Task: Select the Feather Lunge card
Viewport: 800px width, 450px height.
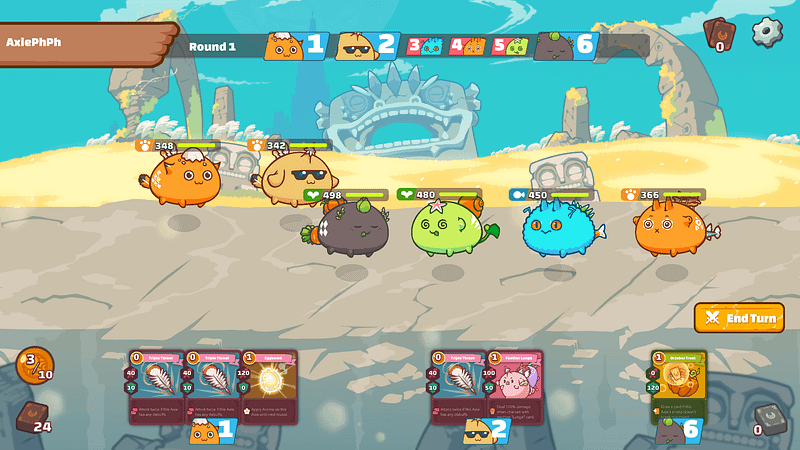Action: click(514, 385)
